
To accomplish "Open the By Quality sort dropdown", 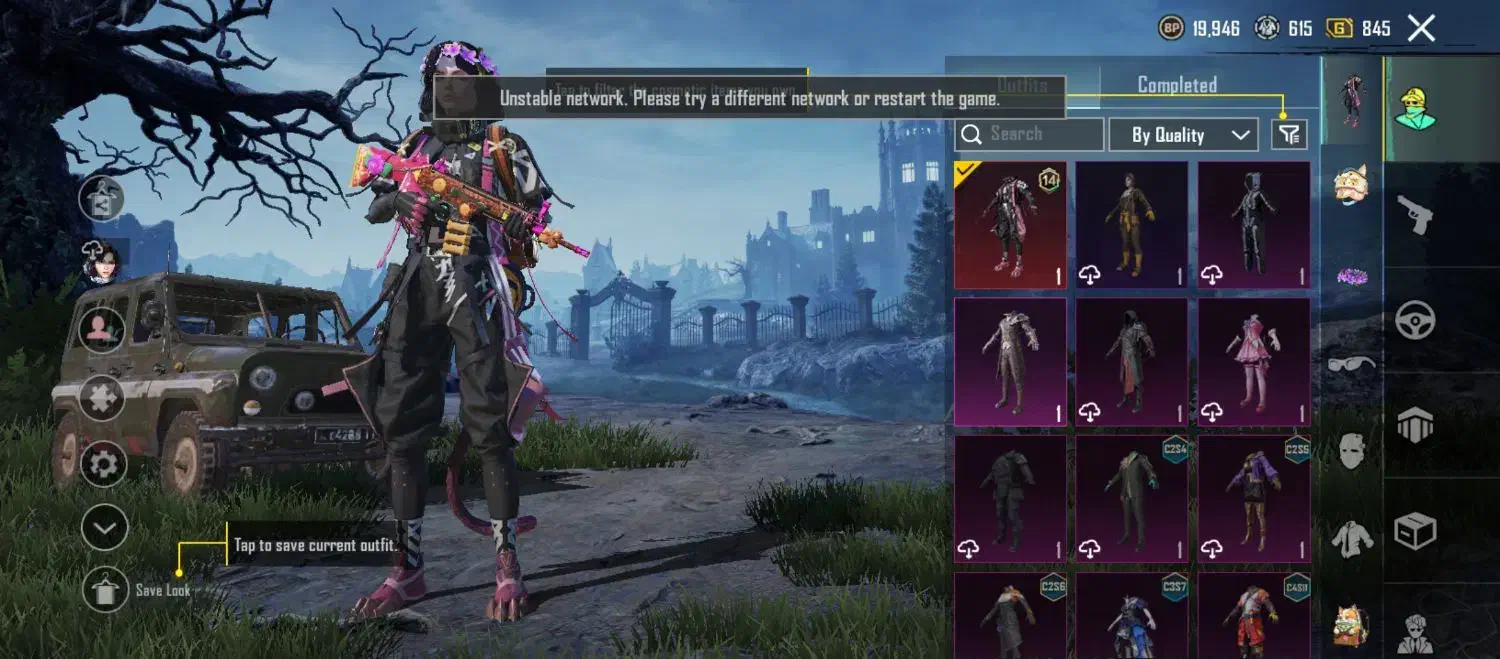I will [x=1183, y=135].
